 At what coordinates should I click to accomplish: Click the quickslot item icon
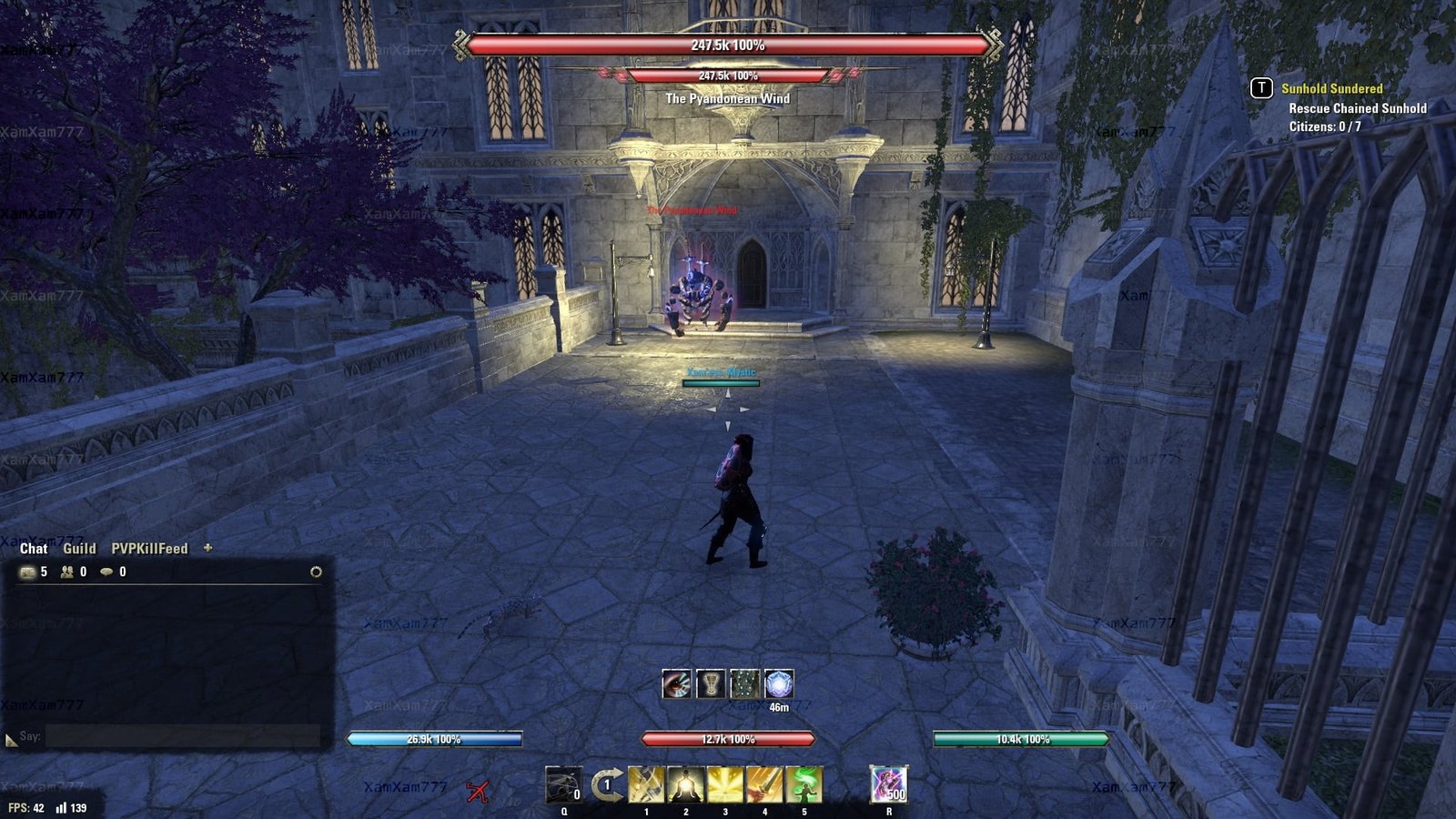[x=563, y=784]
